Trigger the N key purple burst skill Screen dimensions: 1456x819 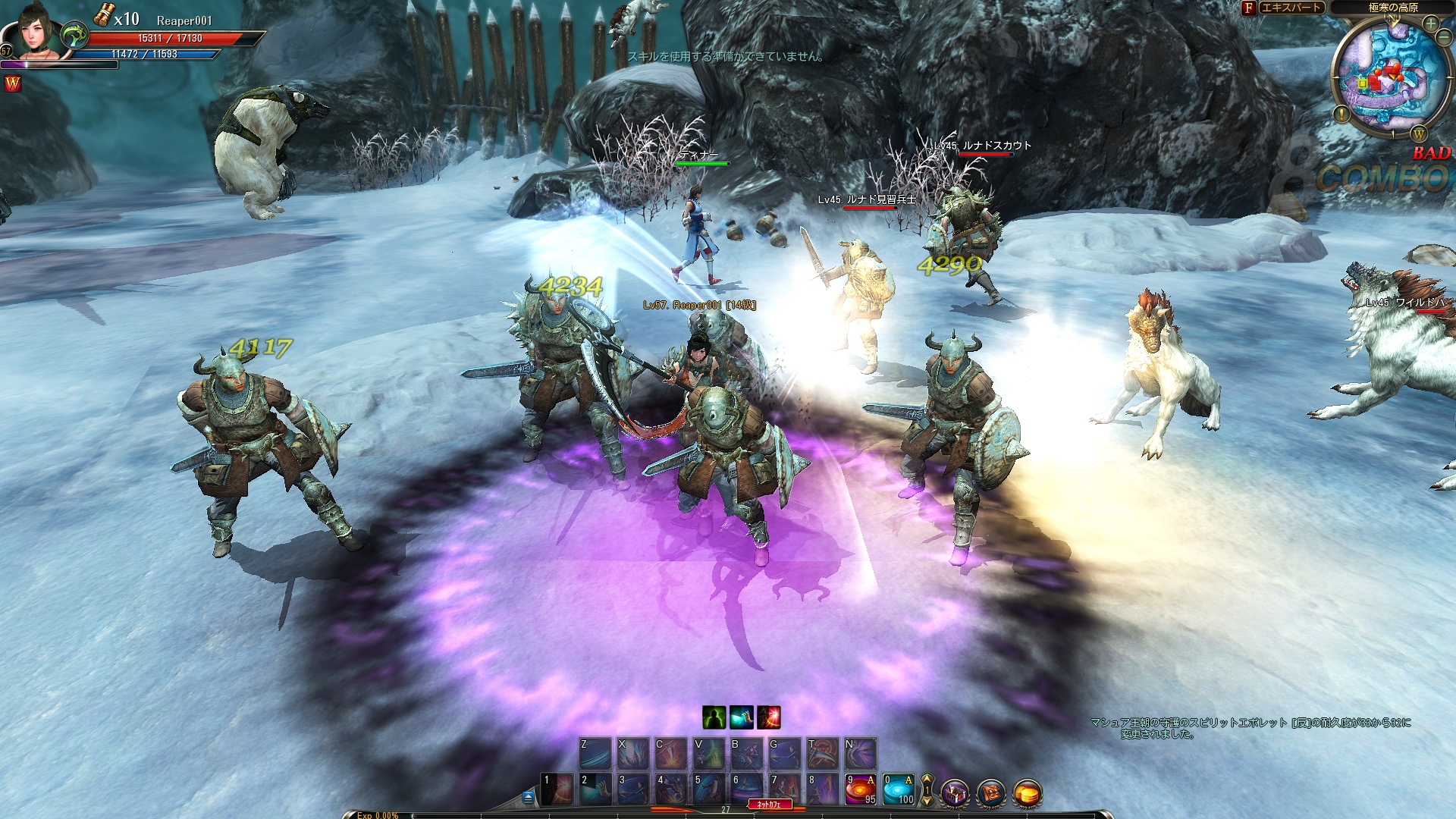[861, 753]
